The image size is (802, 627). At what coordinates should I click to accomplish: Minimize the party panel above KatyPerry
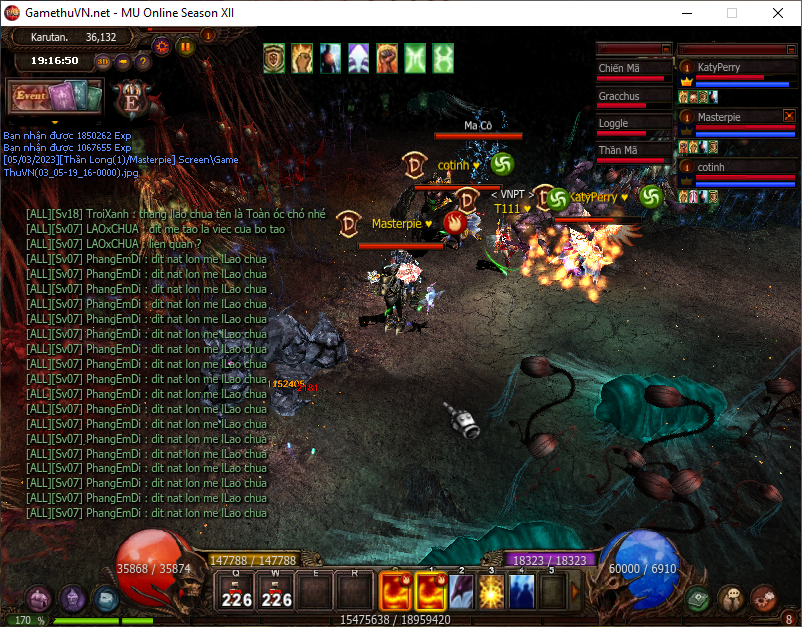[789, 48]
